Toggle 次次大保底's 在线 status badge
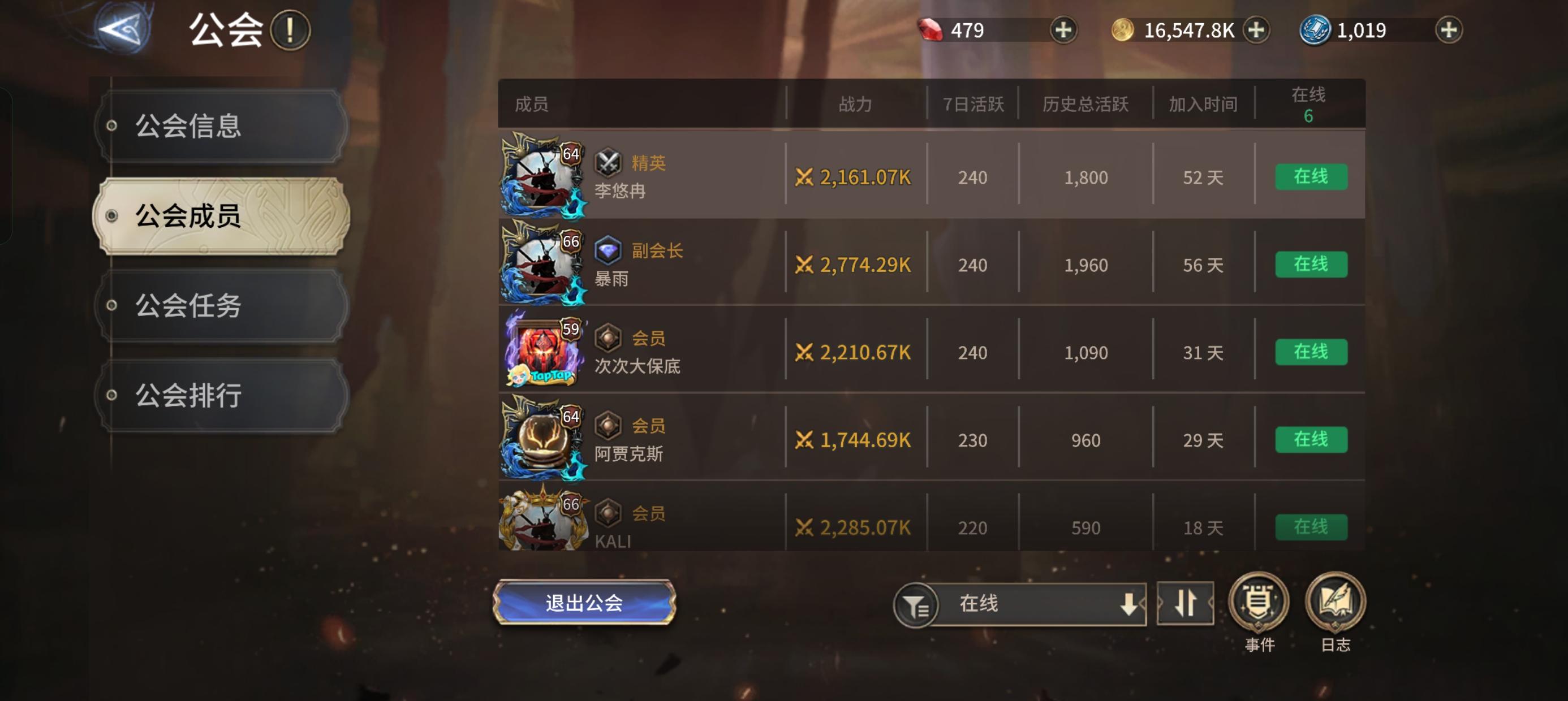The width and height of the screenshot is (1568, 701). point(1312,352)
